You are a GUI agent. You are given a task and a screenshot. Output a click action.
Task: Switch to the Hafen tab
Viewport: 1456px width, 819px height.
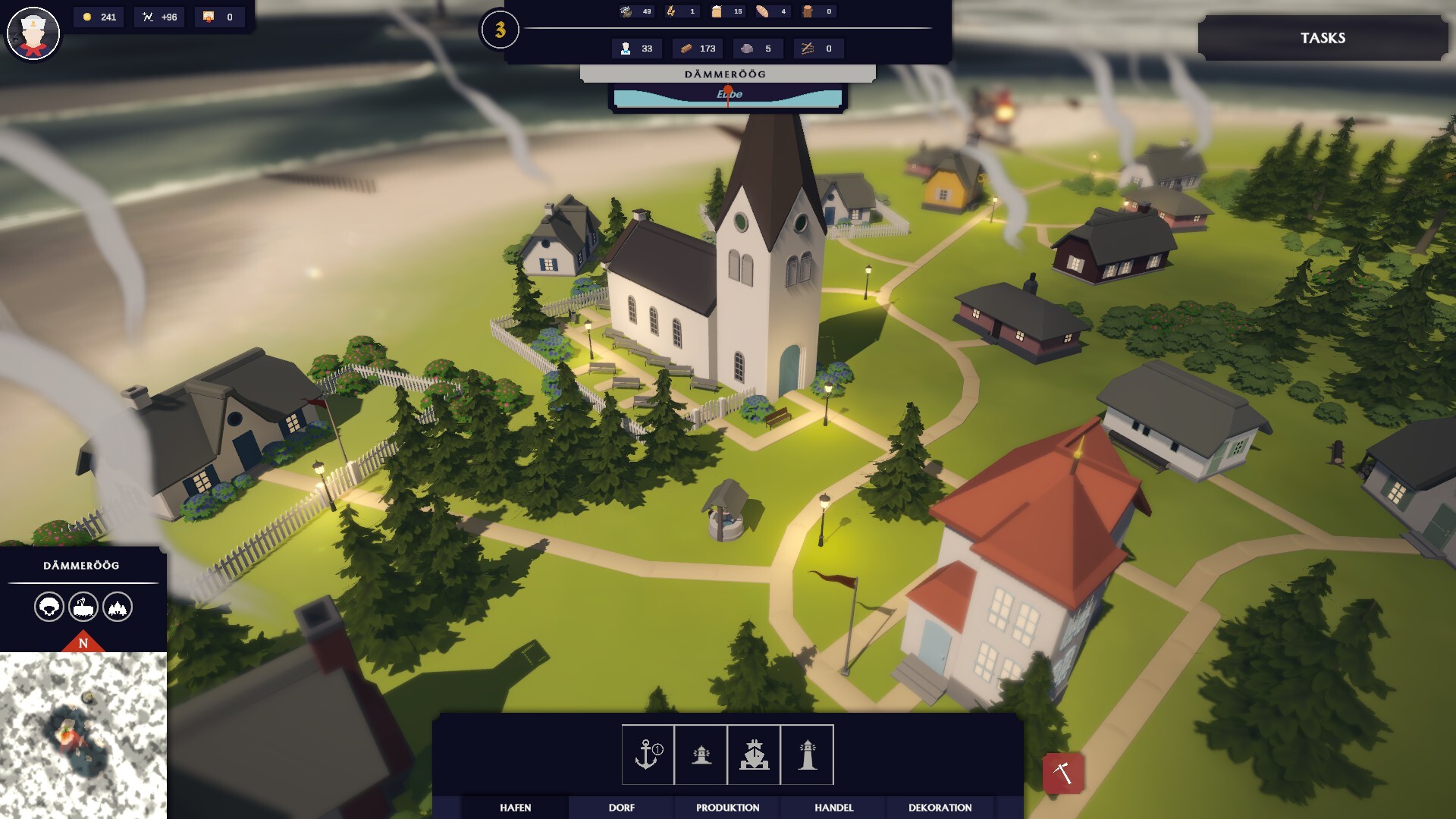516,808
